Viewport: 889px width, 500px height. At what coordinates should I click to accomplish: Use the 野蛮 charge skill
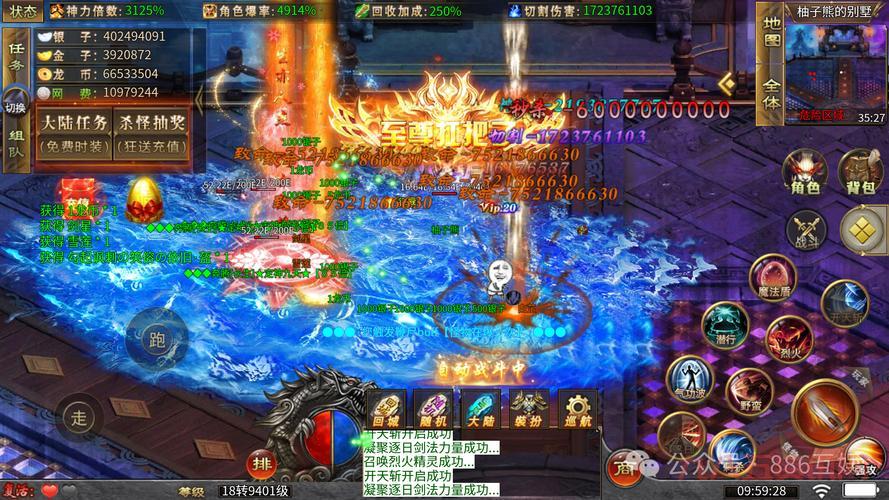coord(750,392)
